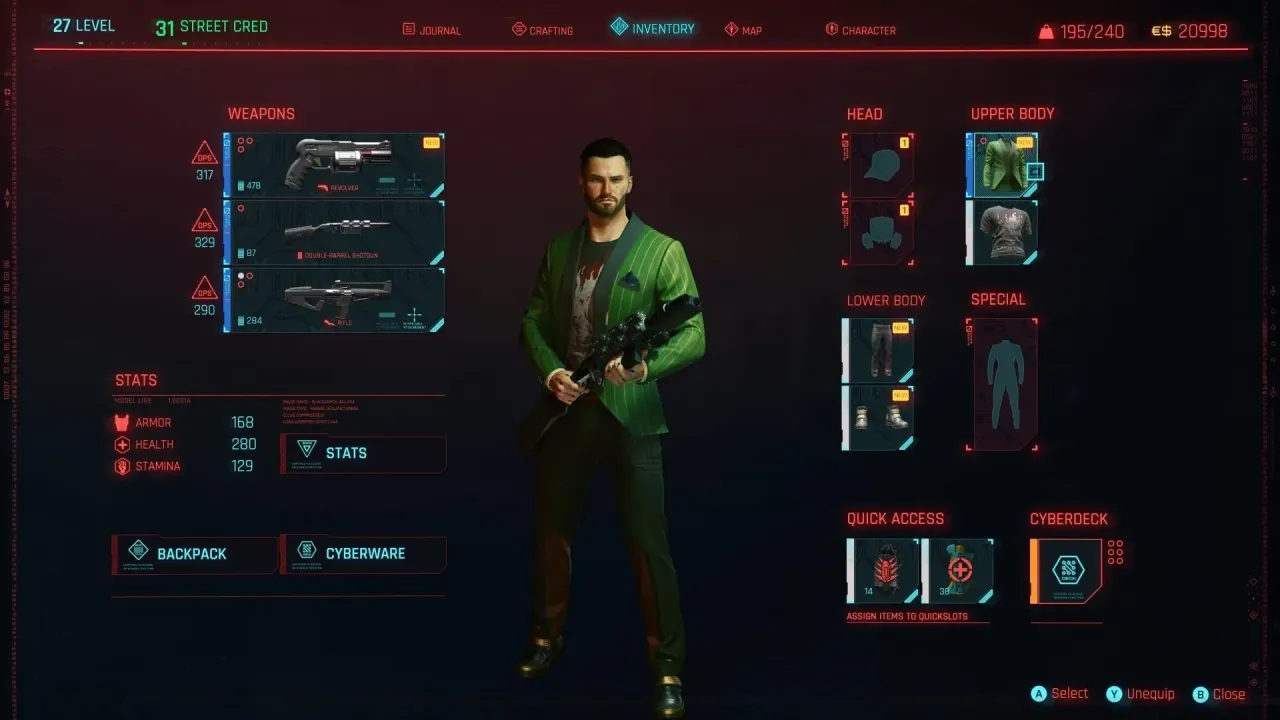Click the Health cross stat icon

click(x=122, y=444)
